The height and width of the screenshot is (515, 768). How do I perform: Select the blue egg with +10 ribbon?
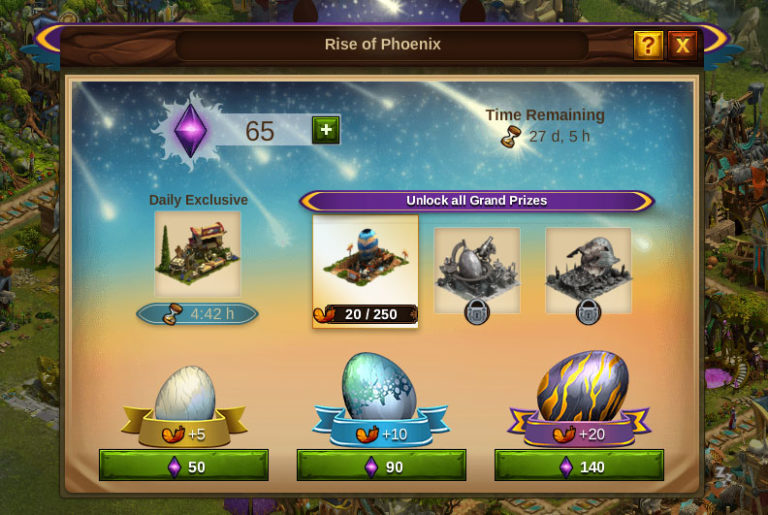[380, 388]
